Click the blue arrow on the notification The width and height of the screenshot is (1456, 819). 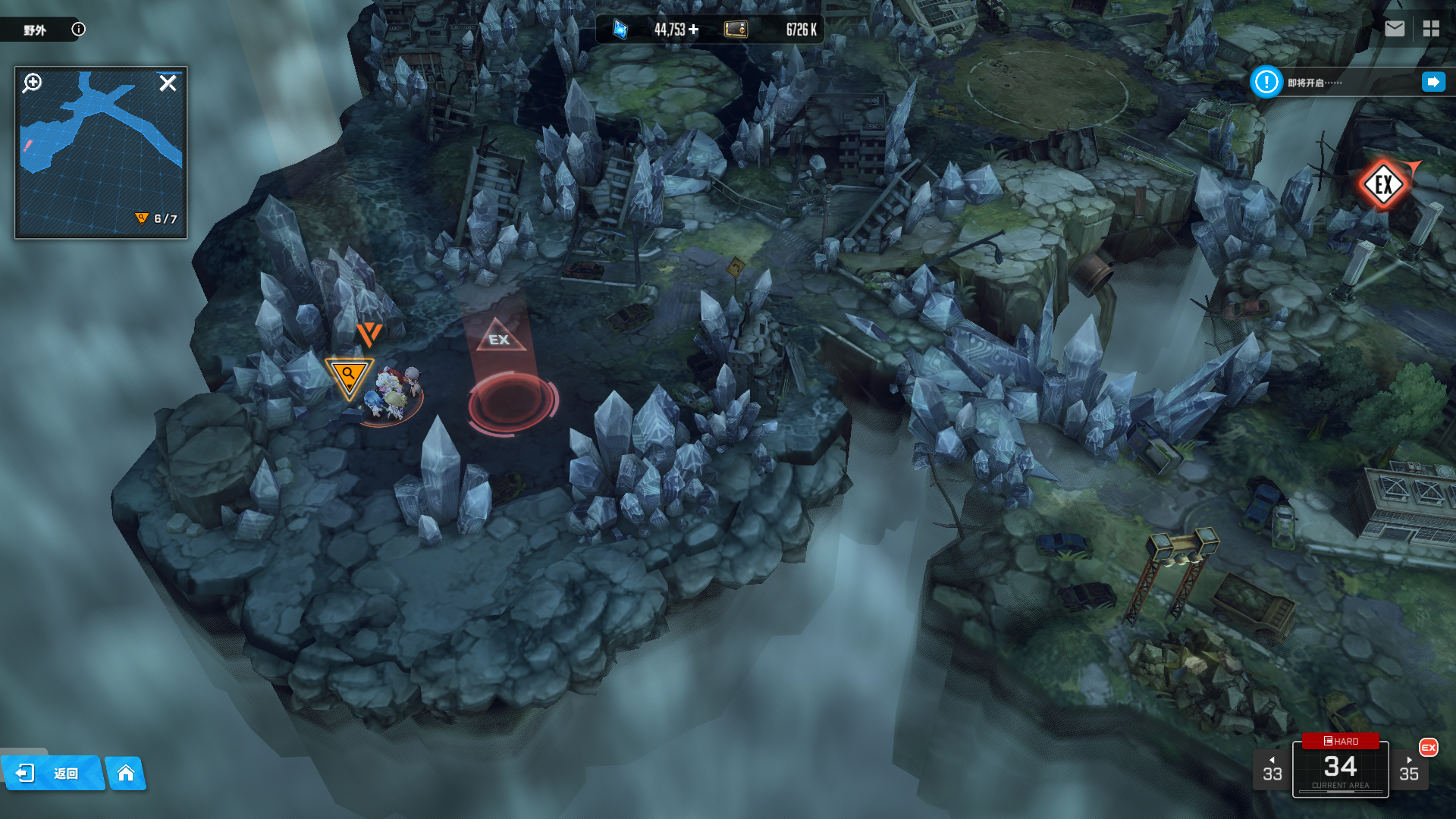(x=1433, y=82)
